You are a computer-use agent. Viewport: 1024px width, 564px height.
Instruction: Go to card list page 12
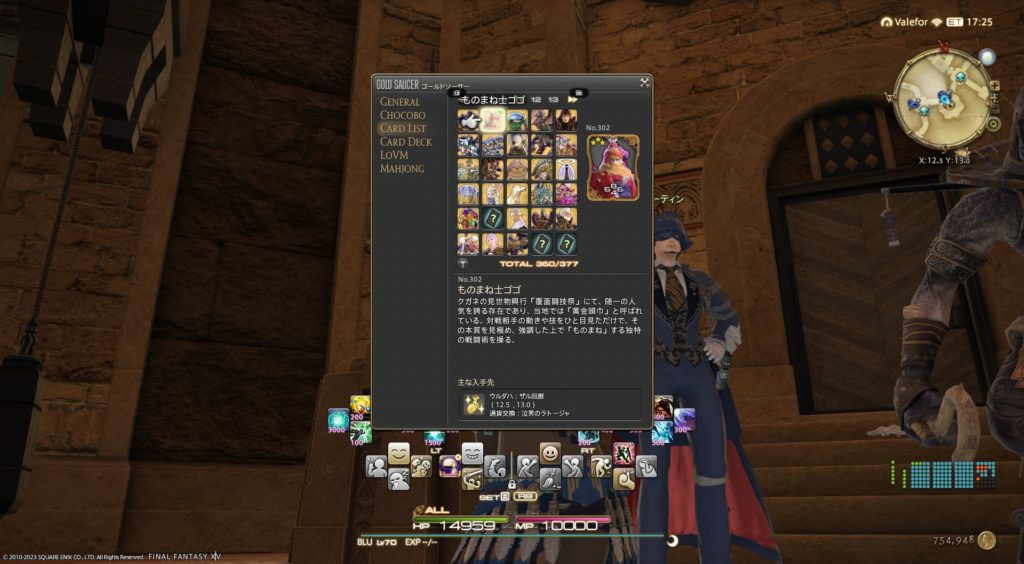[536, 100]
